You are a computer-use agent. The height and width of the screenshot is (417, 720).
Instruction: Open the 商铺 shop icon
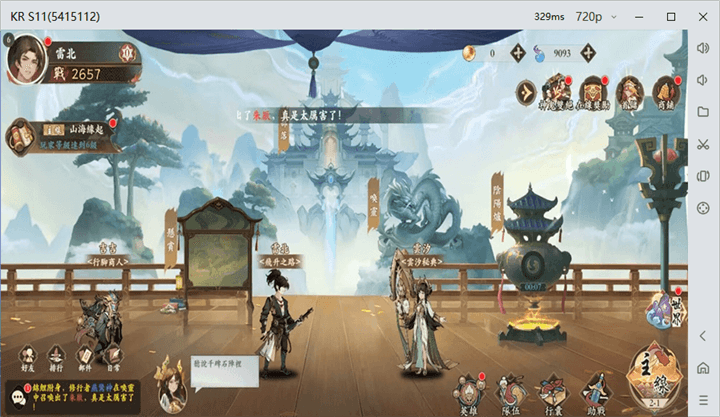[x=664, y=91]
